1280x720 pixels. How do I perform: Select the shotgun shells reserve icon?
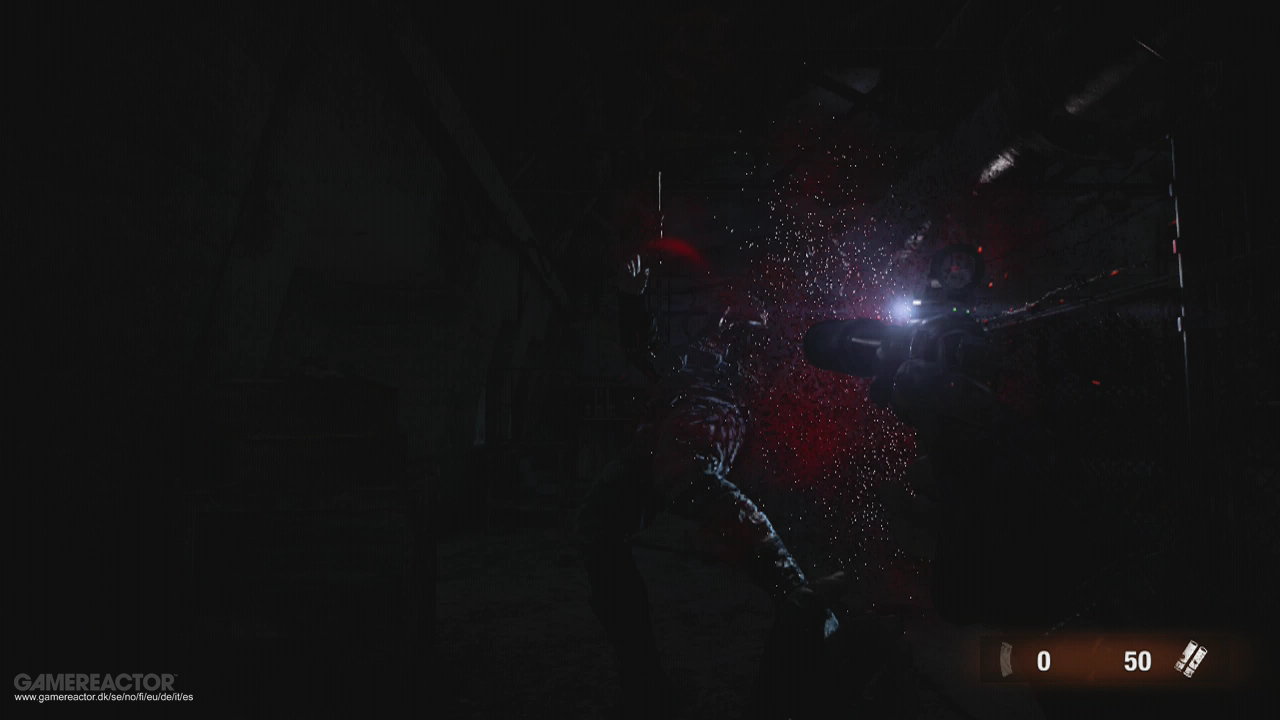pyautogui.click(x=1189, y=657)
